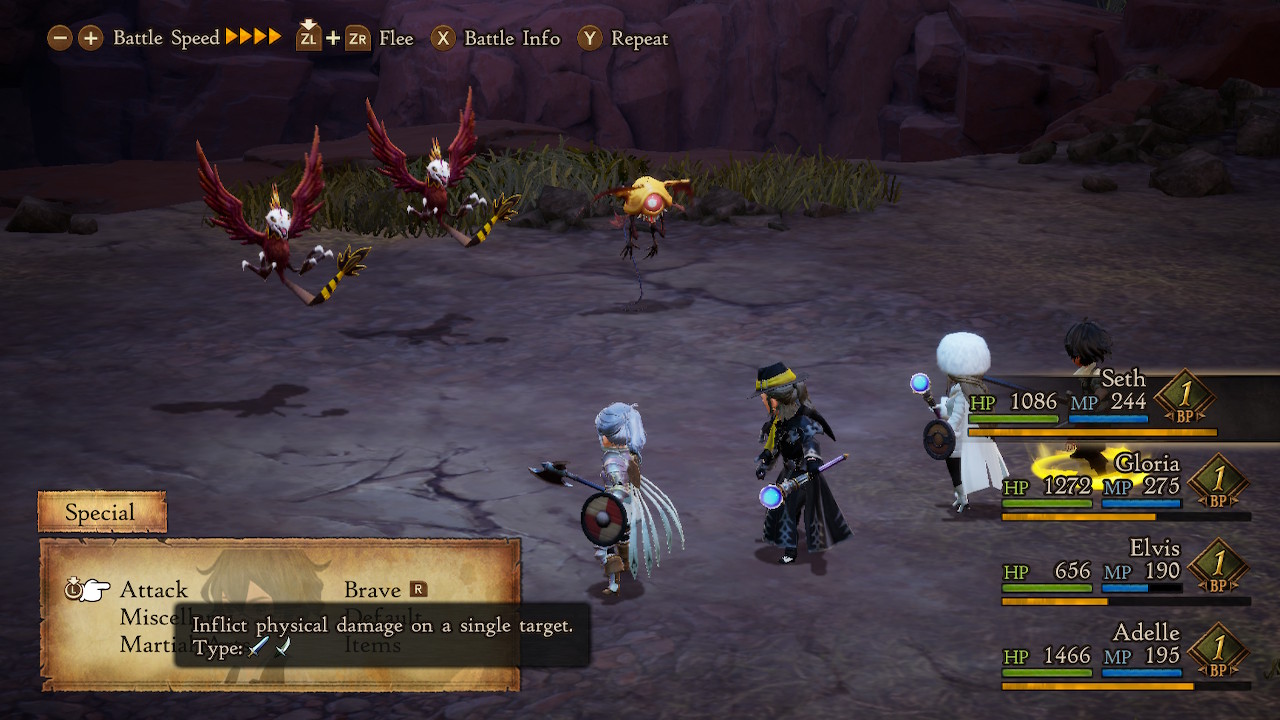Click the R button icon beside Brave
Viewport: 1280px width, 720px height.
click(420, 590)
